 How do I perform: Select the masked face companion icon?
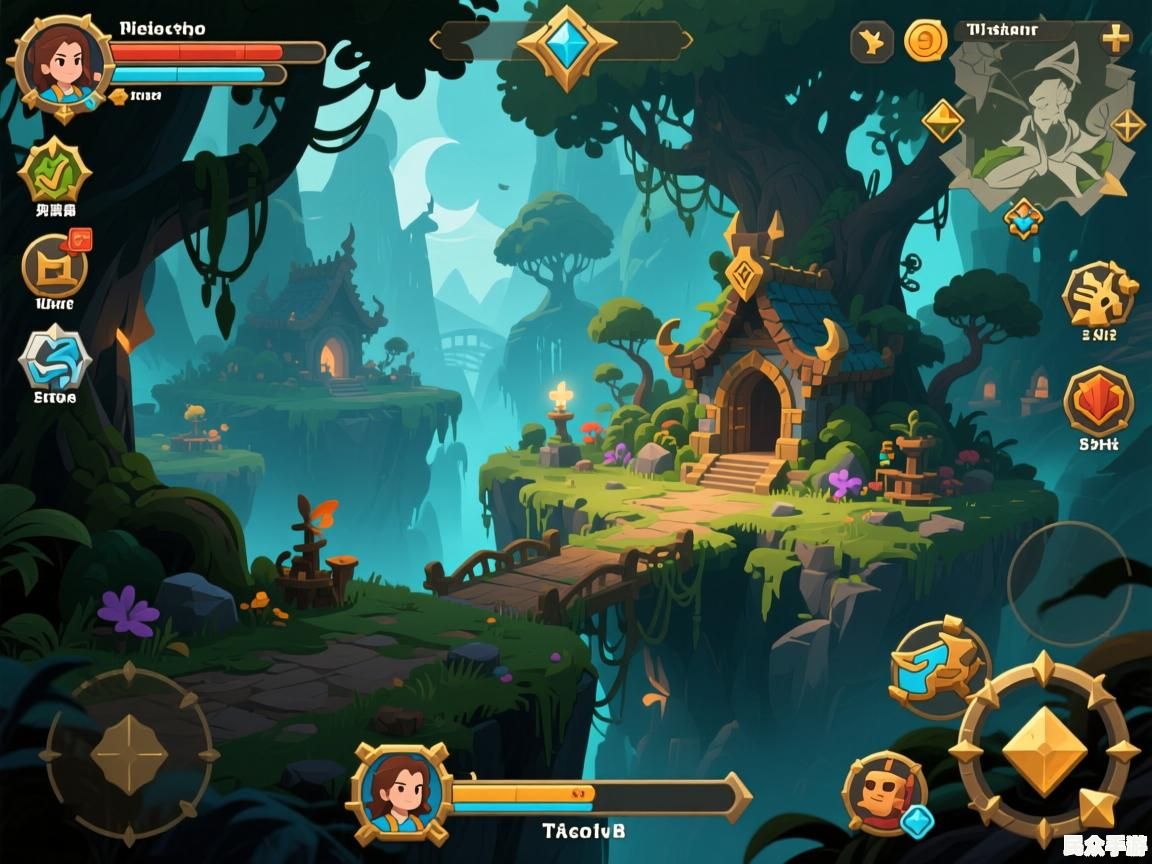pyautogui.click(x=884, y=792)
